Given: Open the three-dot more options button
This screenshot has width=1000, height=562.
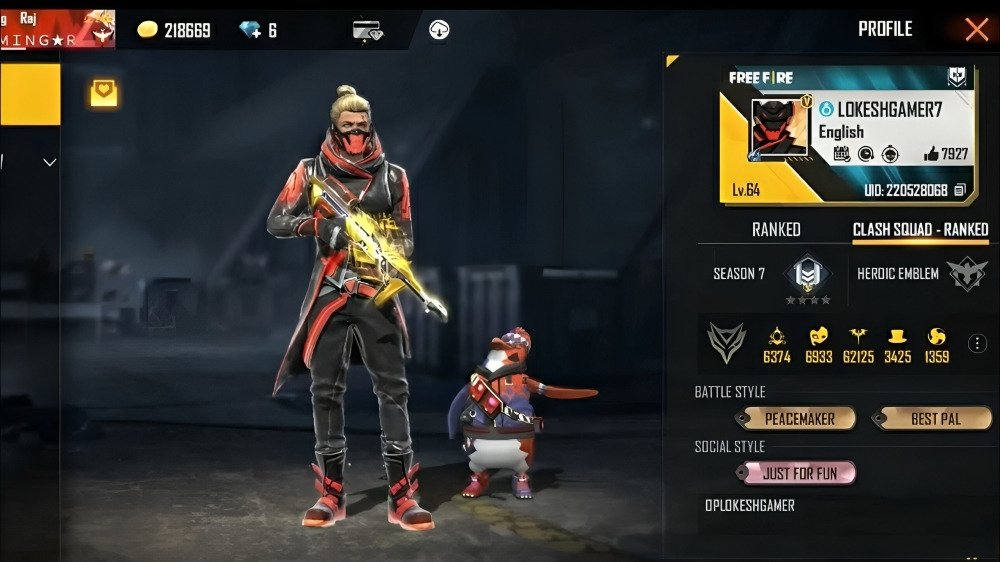Looking at the screenshot, I should point(978,344).
